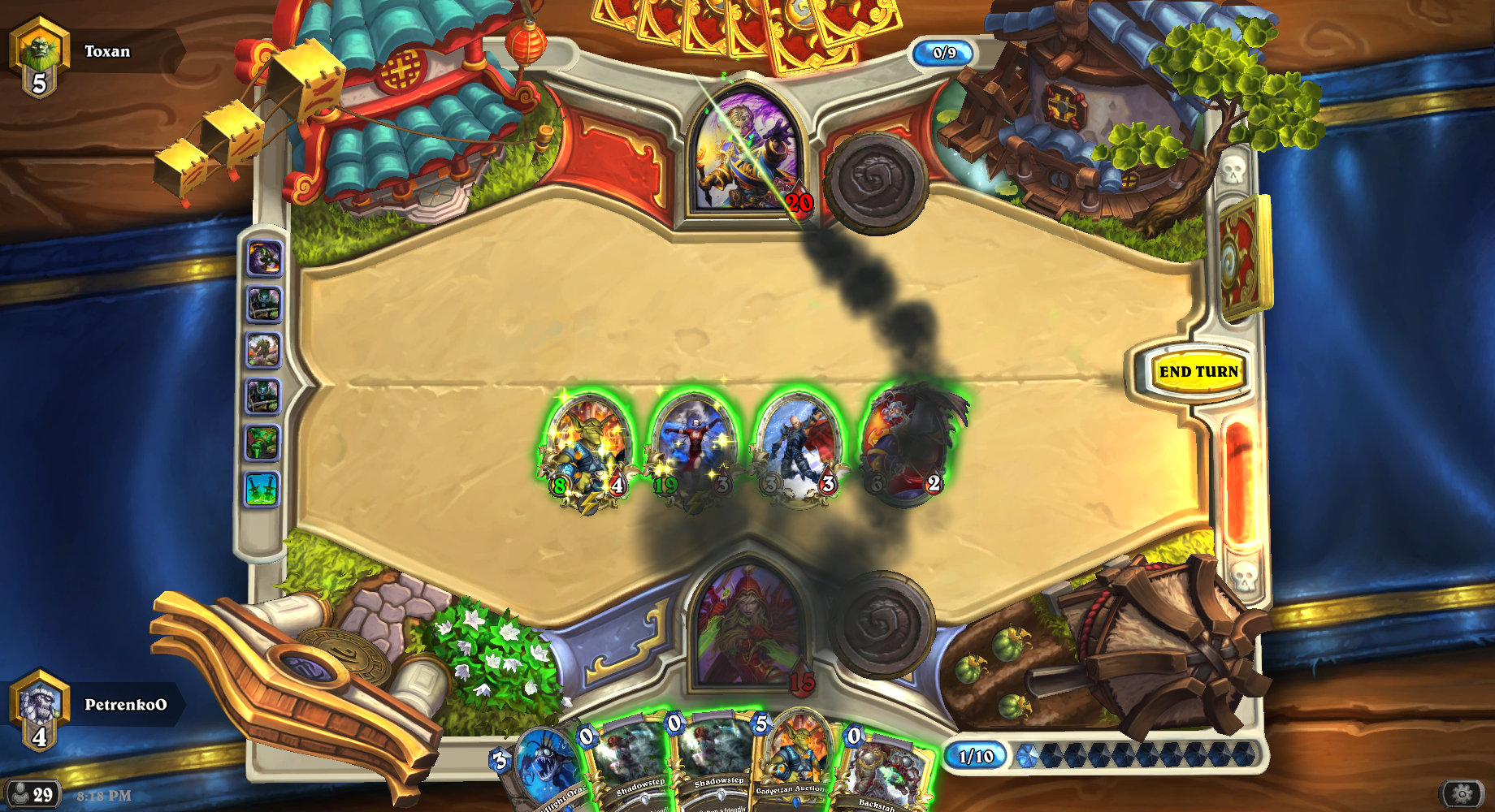
Task: Select the 3/3 bald warrior minion
Action: pos(798,447)
